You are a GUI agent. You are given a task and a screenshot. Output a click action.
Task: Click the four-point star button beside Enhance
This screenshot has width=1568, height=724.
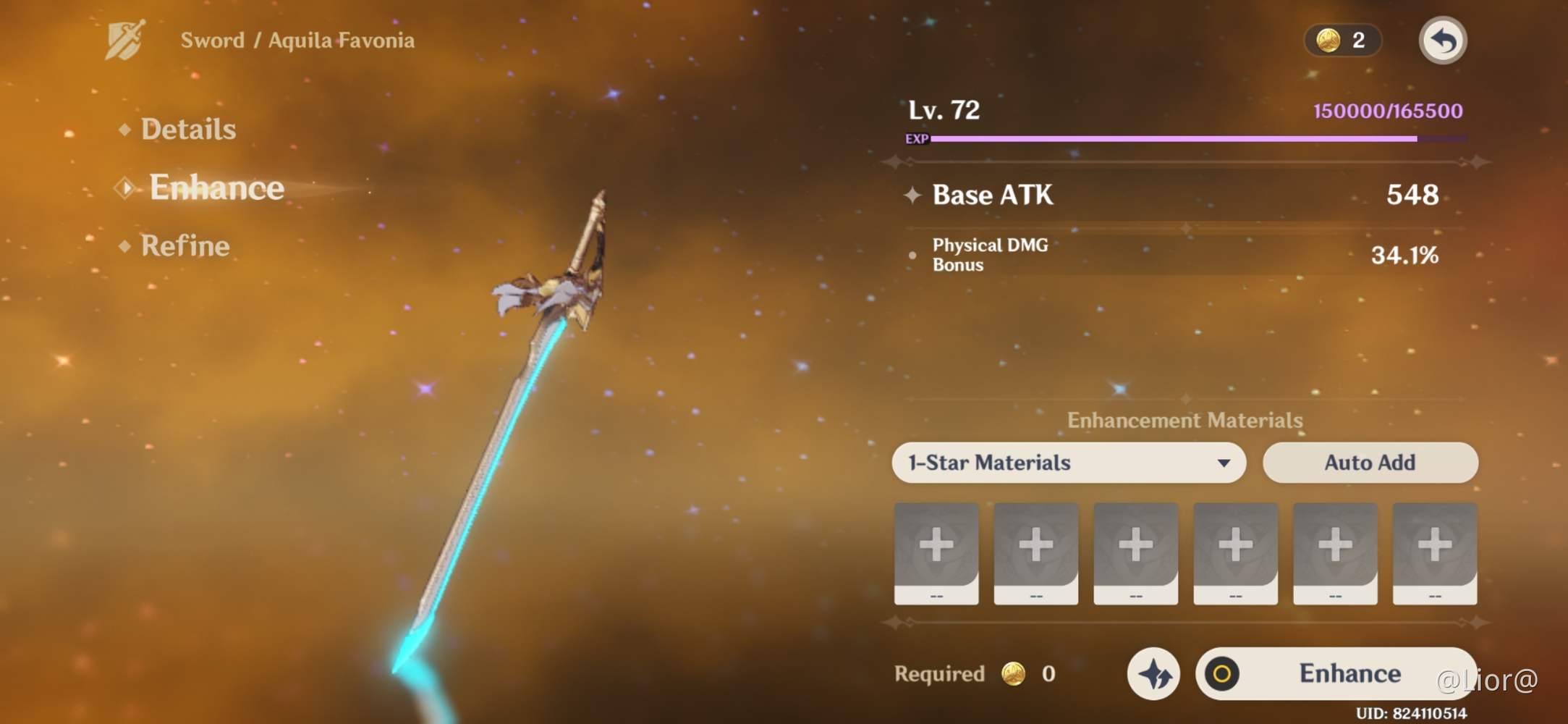pos(1153,674)
